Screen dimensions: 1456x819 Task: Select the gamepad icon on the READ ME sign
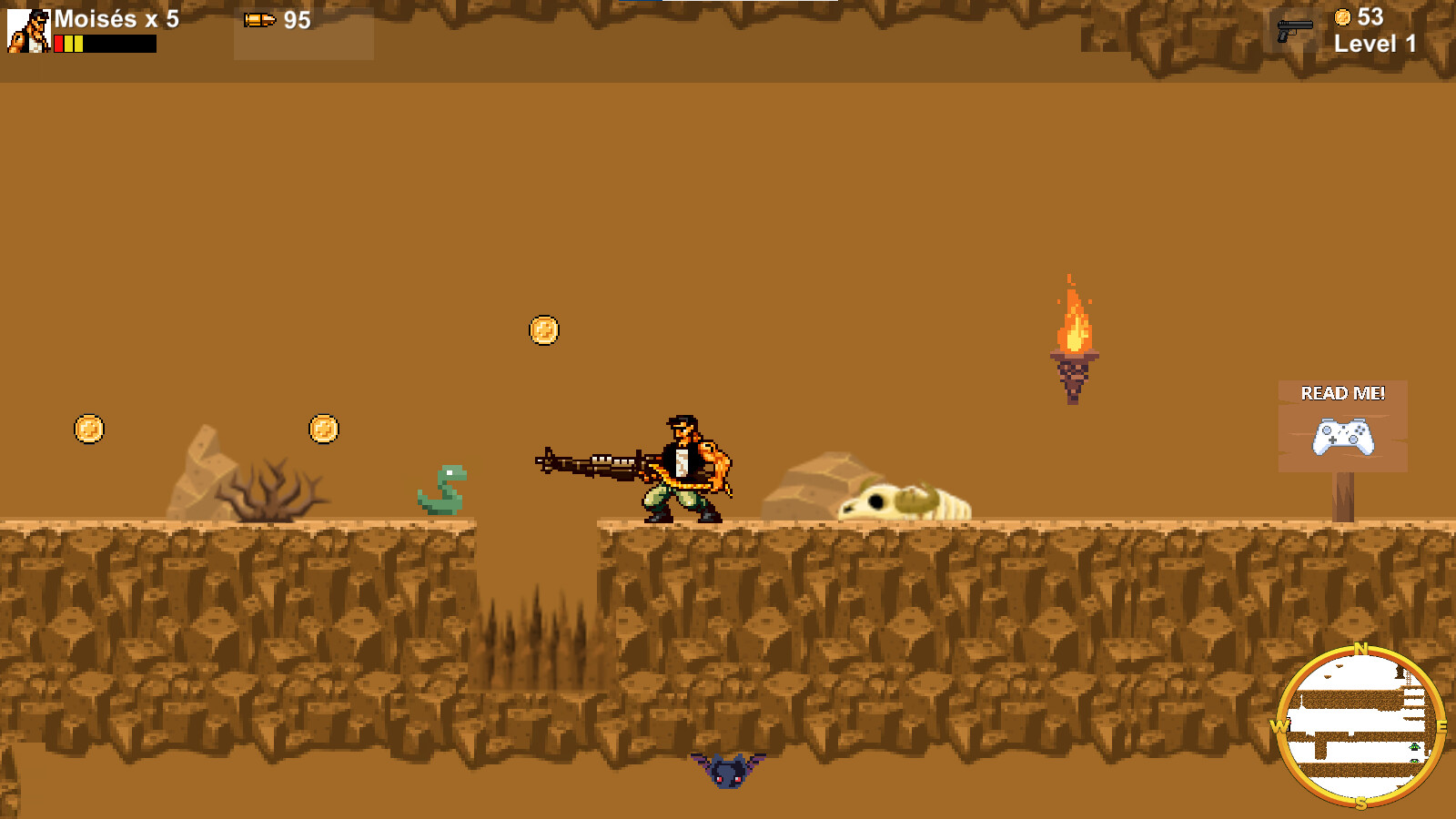tap(1341, 437)
